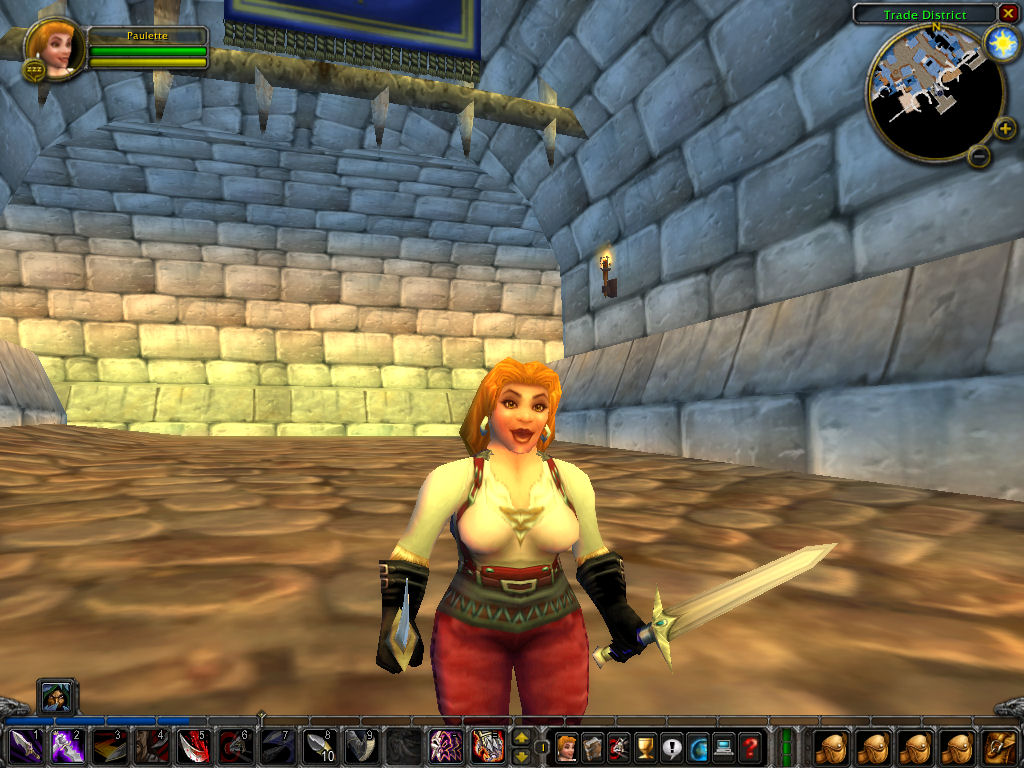The width and height of the screenshot is (1024, 768).
Task: Open the main menu computer icon
Action: tap(723, 746)
